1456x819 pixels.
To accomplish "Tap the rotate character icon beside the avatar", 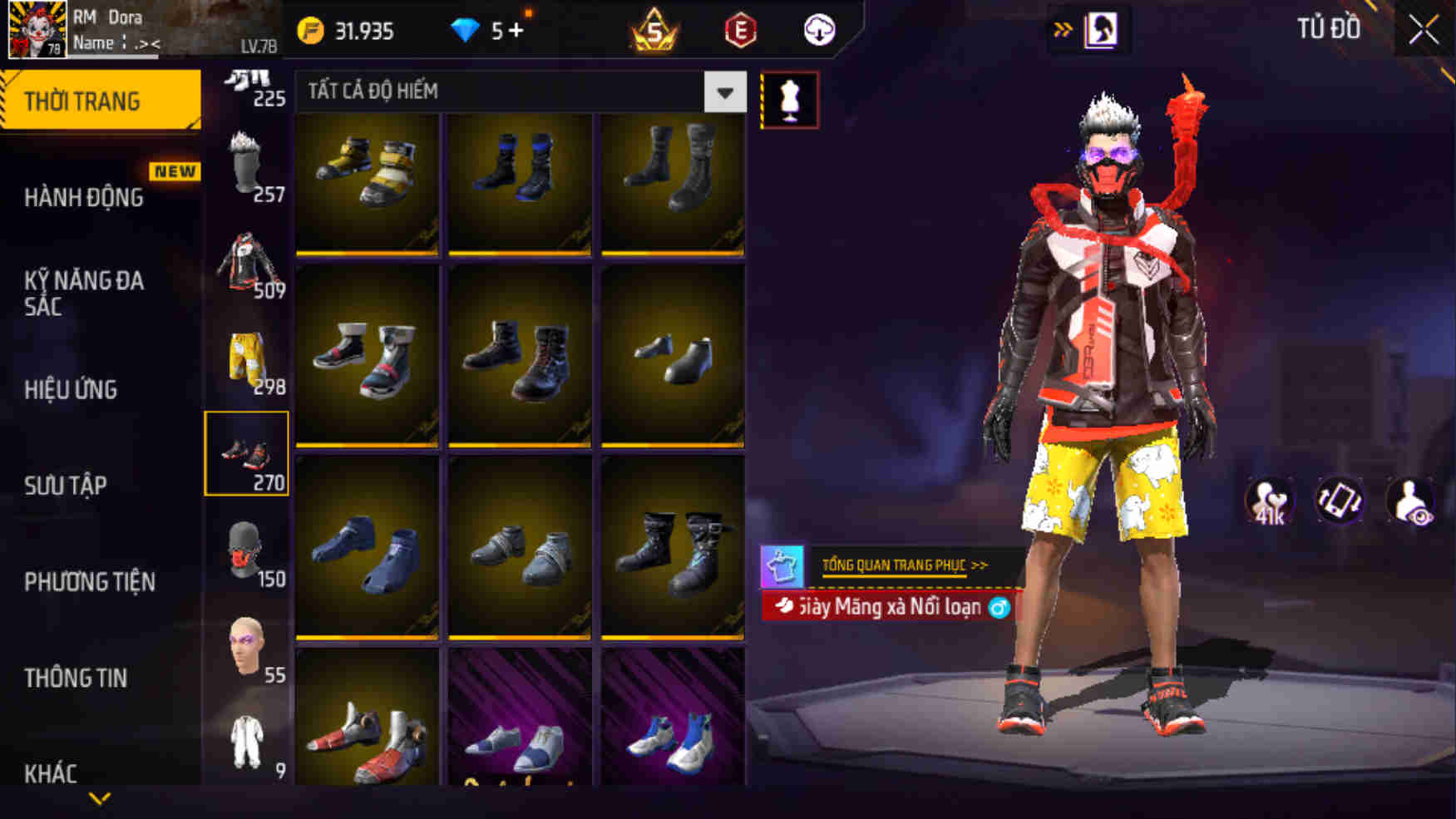I will (1338, 500).
